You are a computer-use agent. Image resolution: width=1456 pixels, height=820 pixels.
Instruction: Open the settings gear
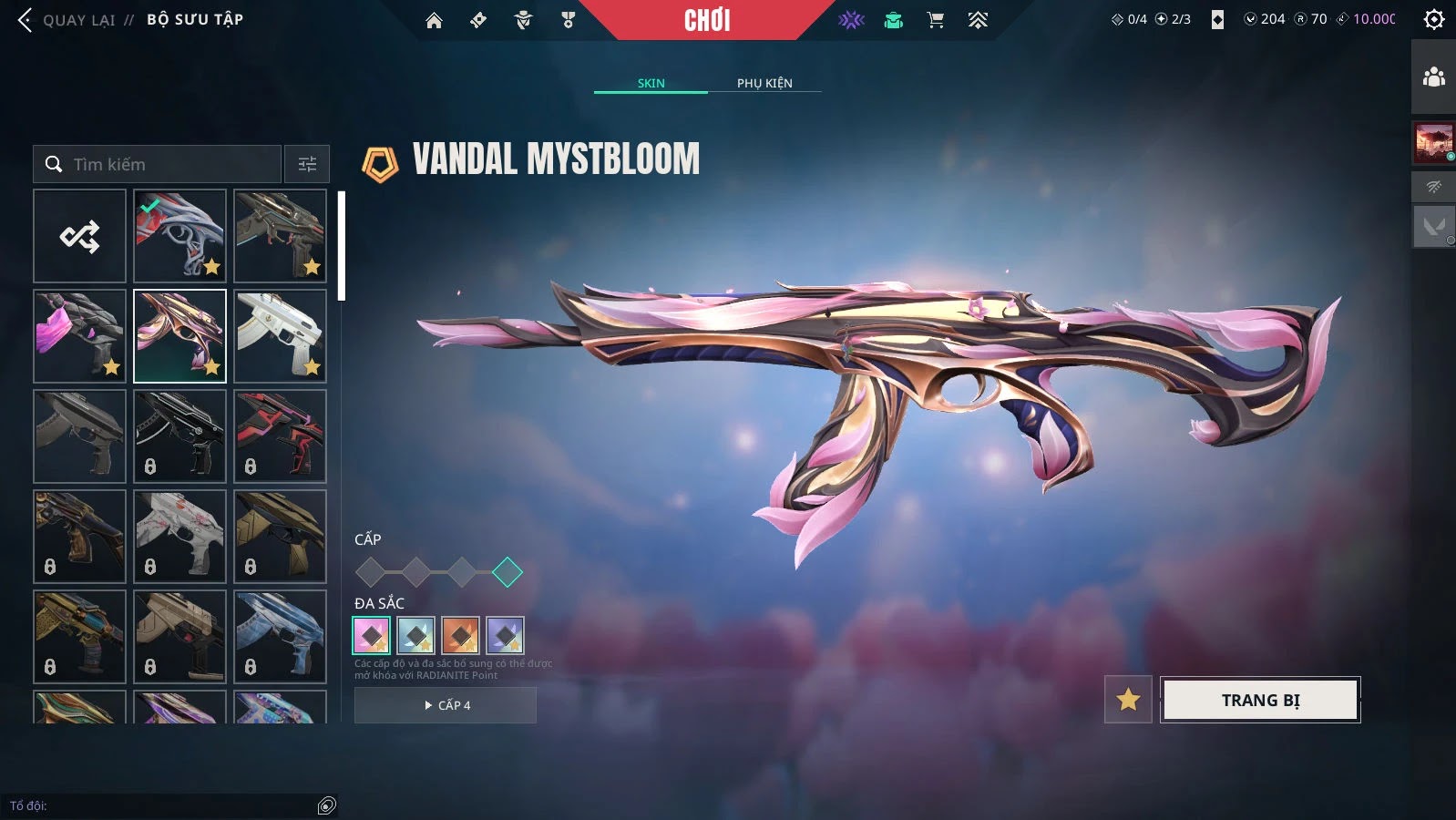[x=1433, y=20]
